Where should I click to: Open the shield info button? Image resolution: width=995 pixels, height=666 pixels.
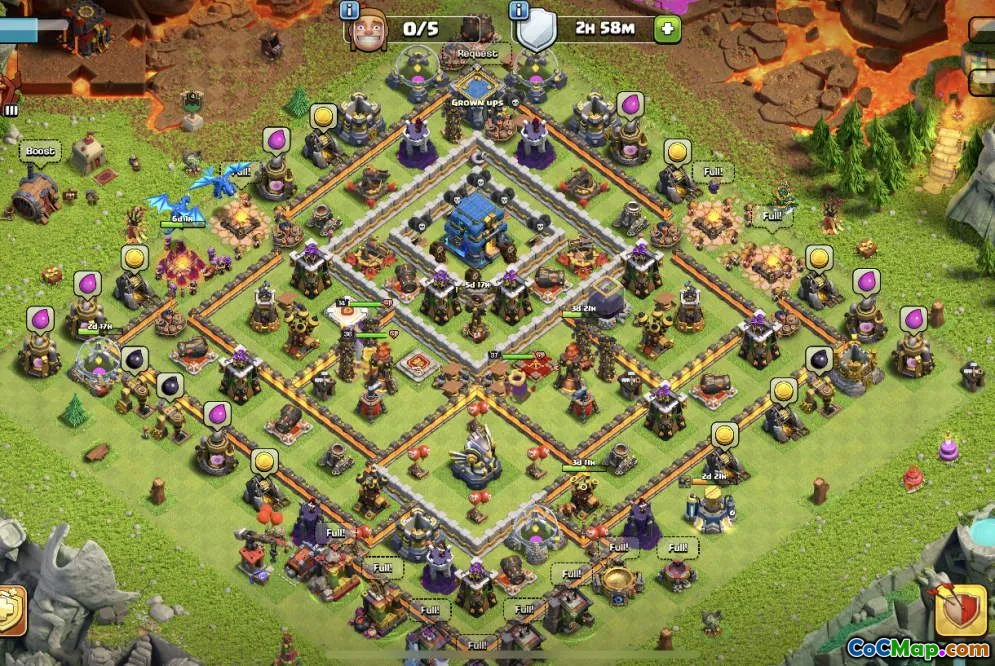[x=518, y=10]
